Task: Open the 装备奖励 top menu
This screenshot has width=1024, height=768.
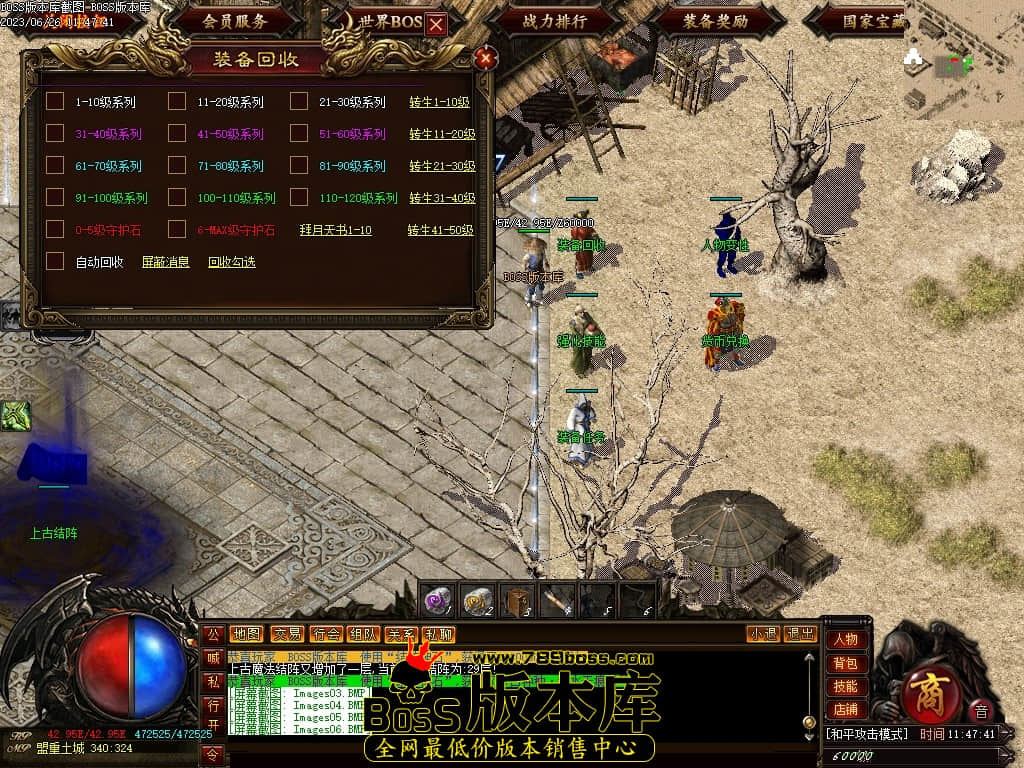Action: [716, 20]
